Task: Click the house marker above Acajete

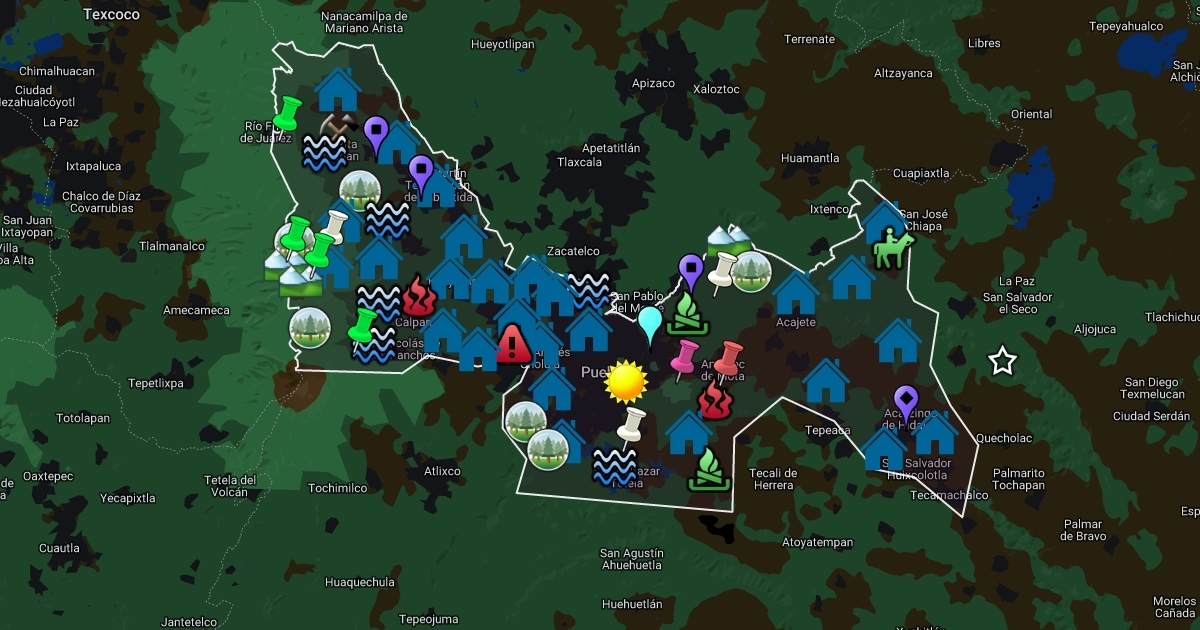Action: pyautogui.click(x=797, y=293)
